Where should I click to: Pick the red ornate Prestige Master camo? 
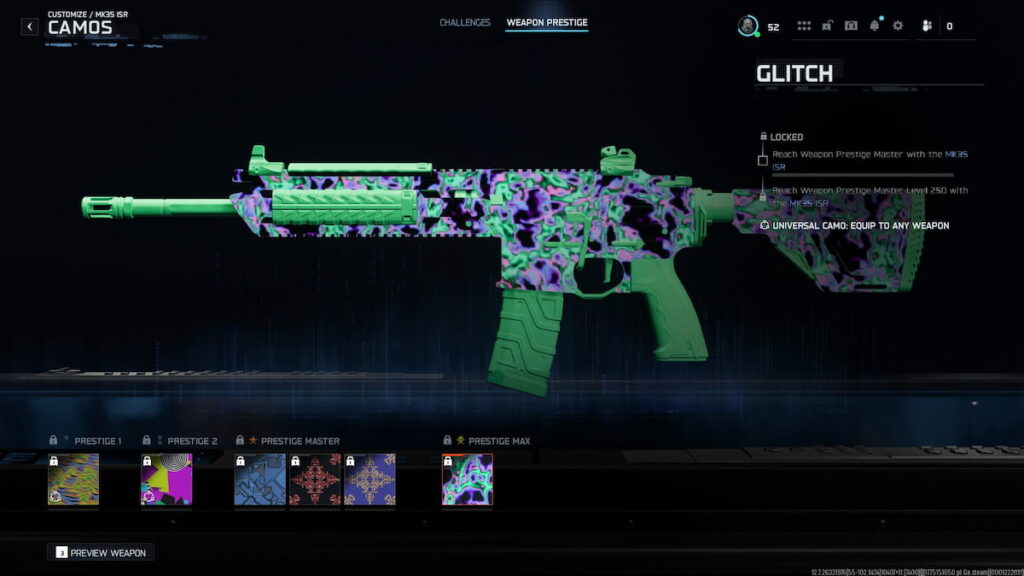(314, 479)
